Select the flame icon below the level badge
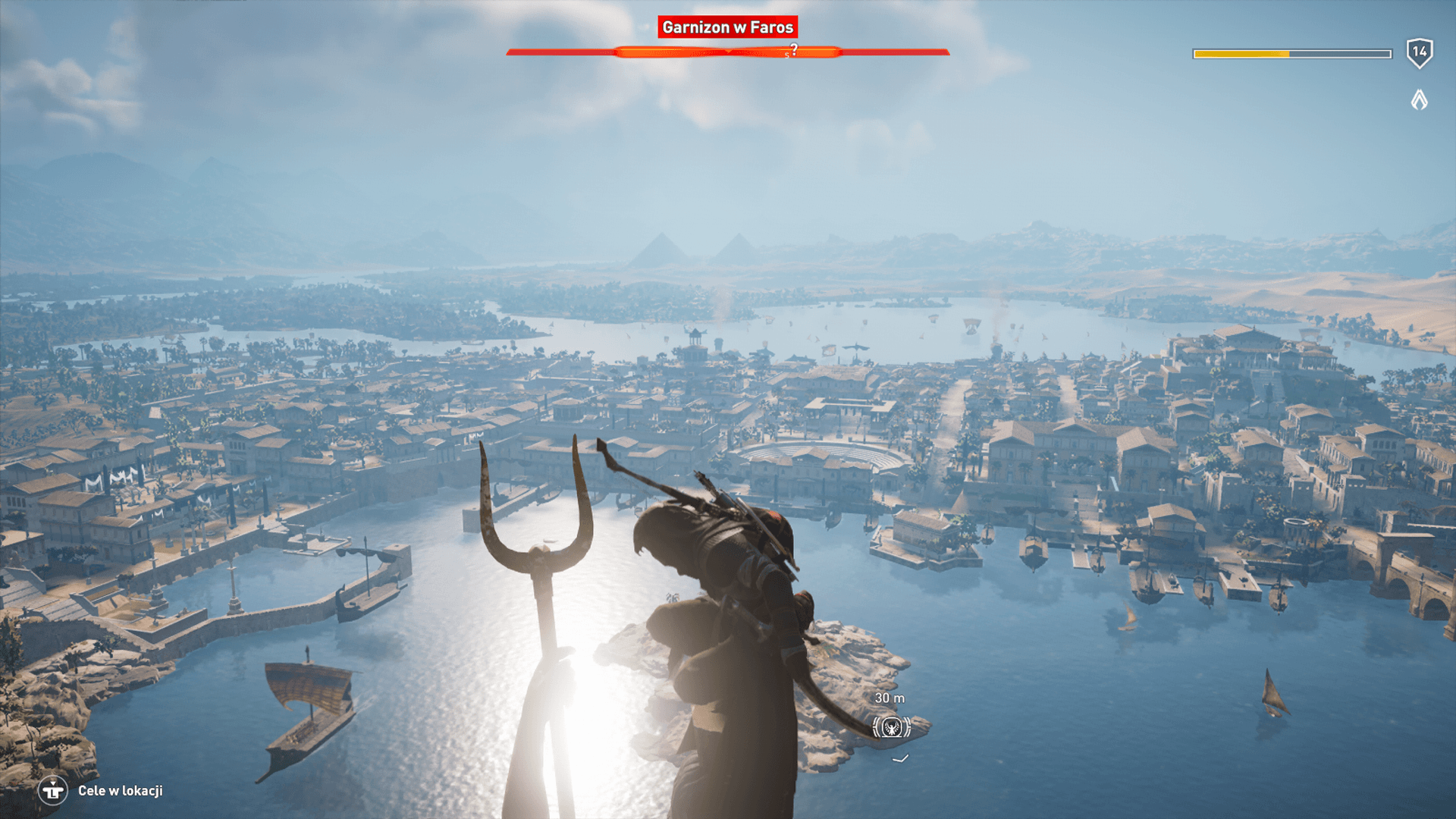1456x819 pixels. 1419,100
